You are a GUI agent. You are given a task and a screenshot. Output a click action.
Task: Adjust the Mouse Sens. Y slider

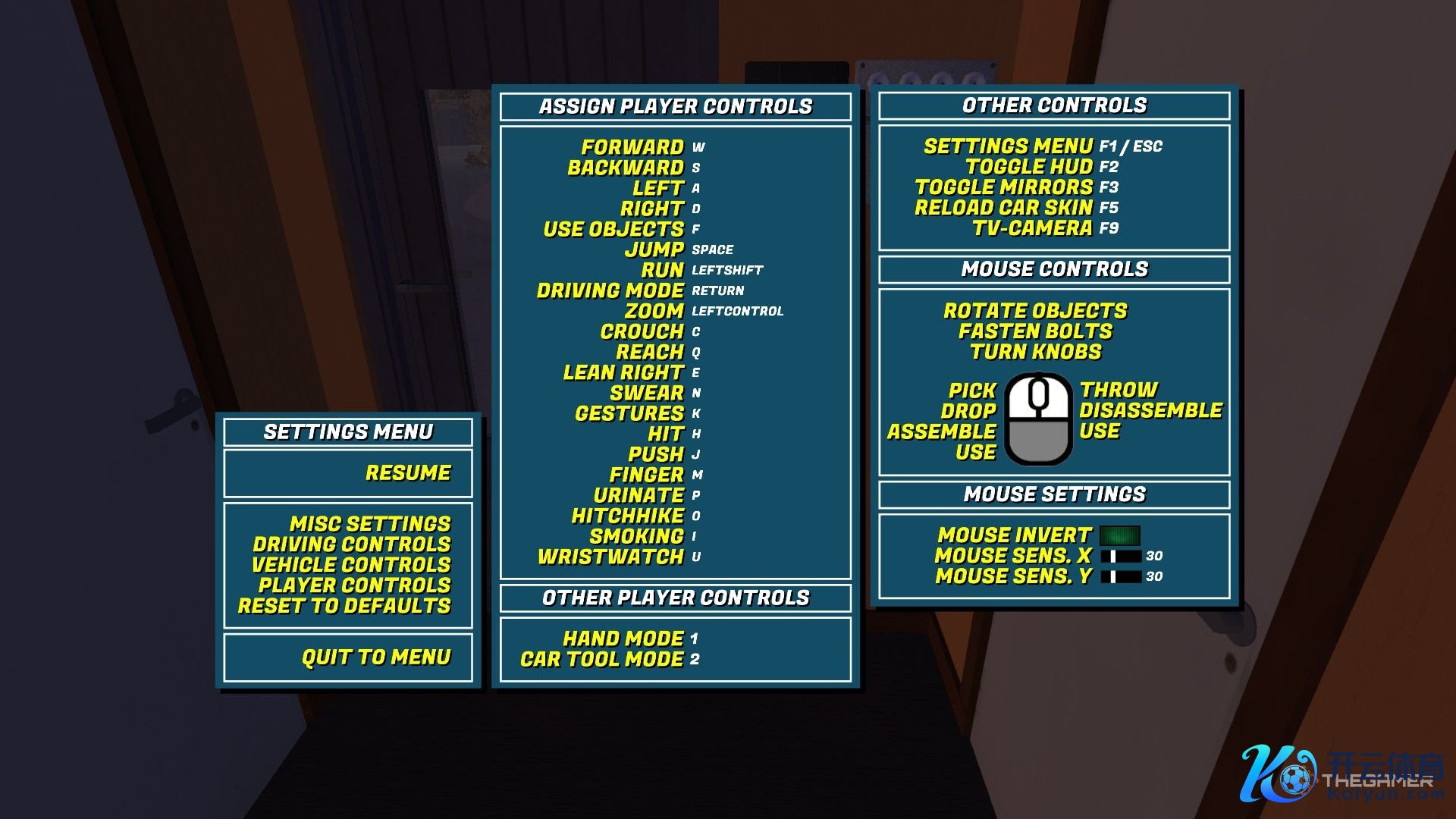pyautogui.click(x=1121, y=577)
